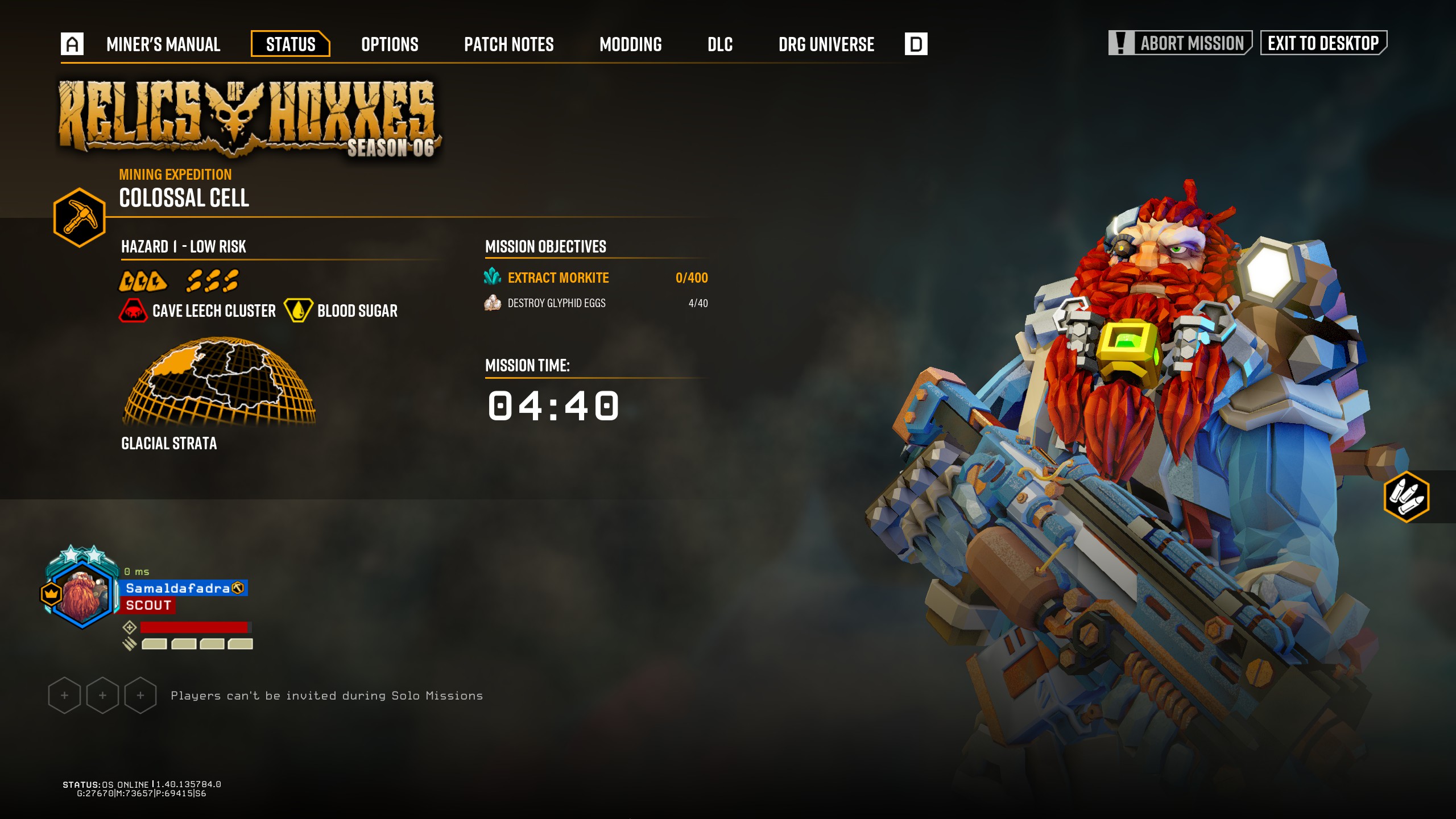The height and width of the screenshot is (819, 1456).
Task: Show the DRG Universe tab
Action: point(826,44)
